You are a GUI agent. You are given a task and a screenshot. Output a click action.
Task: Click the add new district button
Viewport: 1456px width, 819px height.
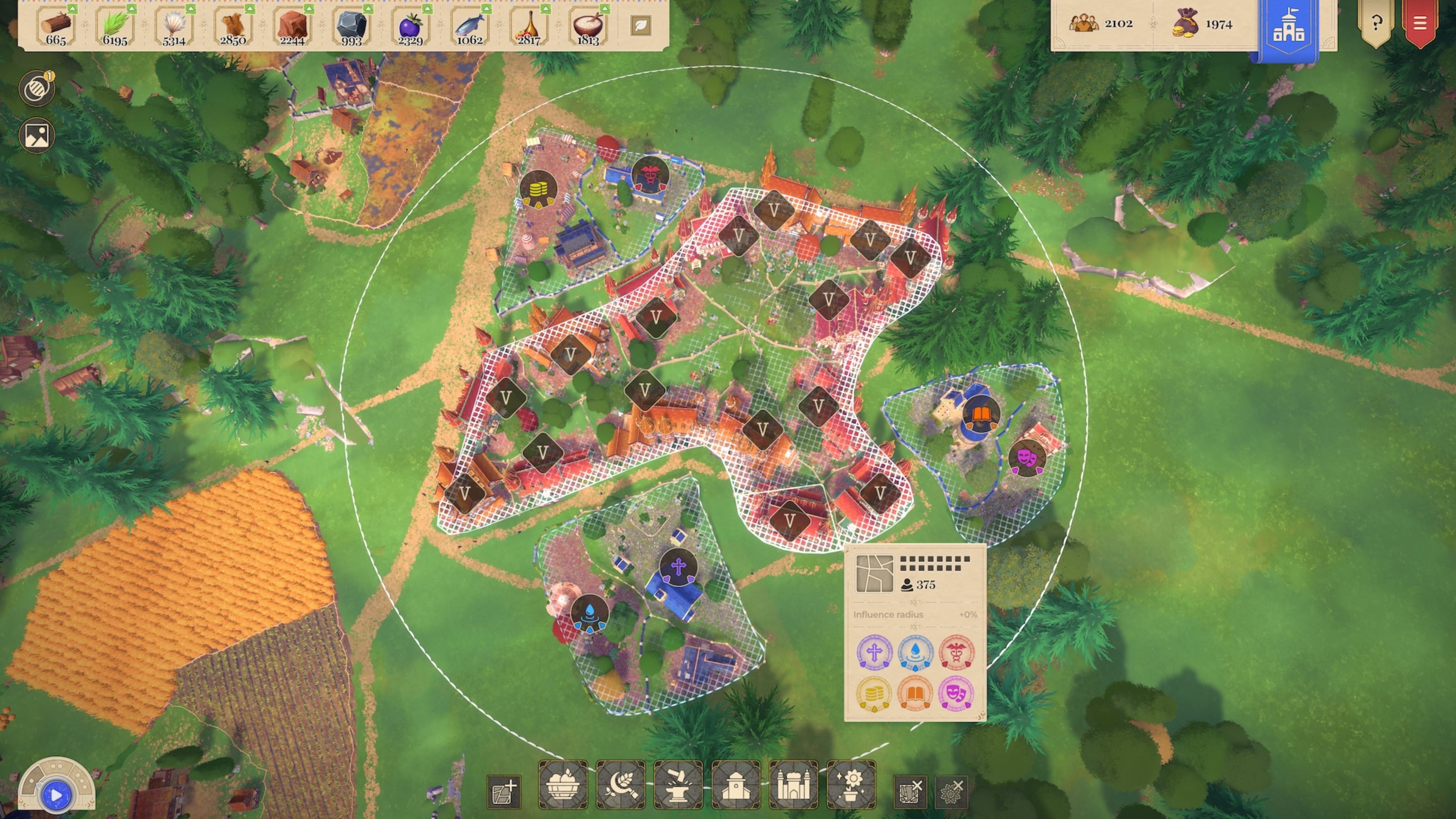pyautogui.click(x=504, y=791)
